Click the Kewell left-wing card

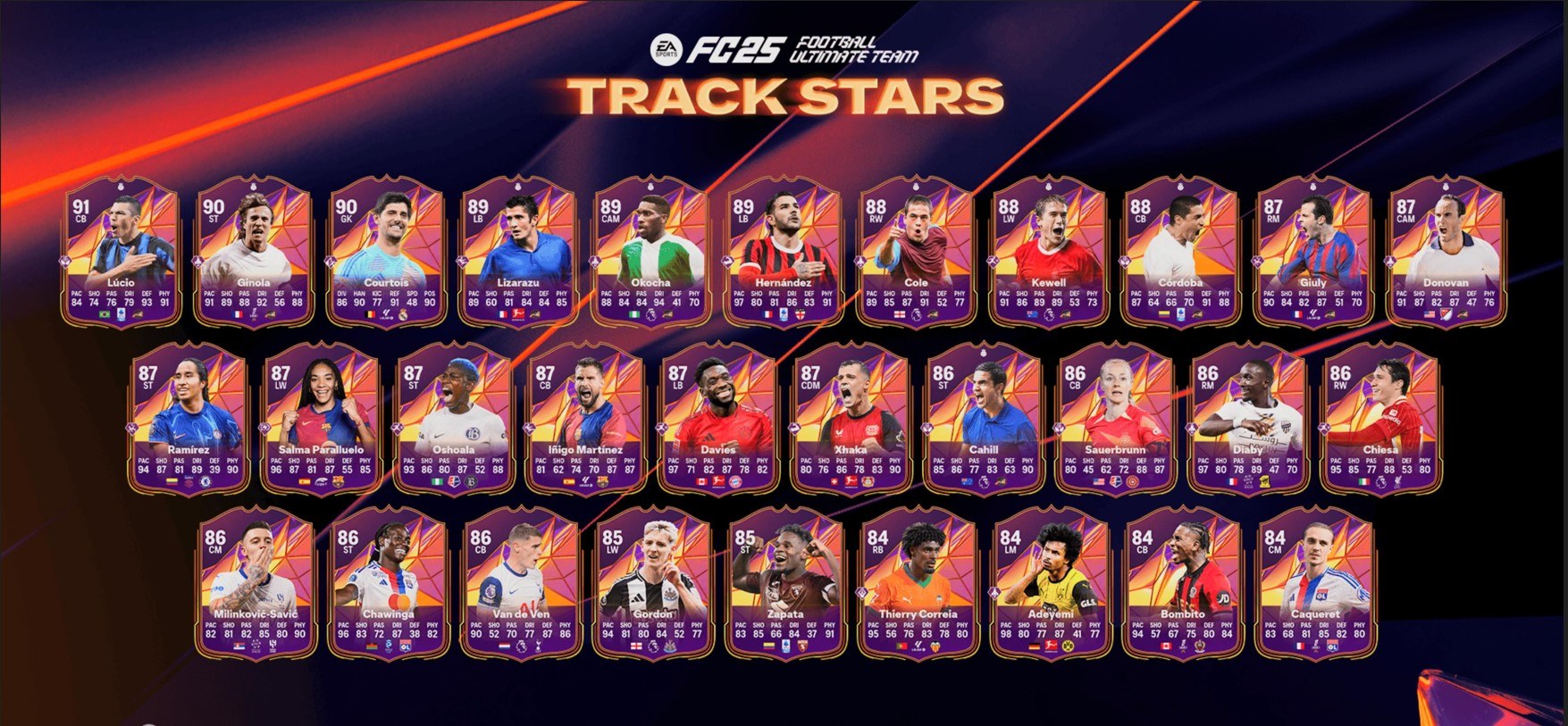pyautogui.click(x=1048, y=252)
